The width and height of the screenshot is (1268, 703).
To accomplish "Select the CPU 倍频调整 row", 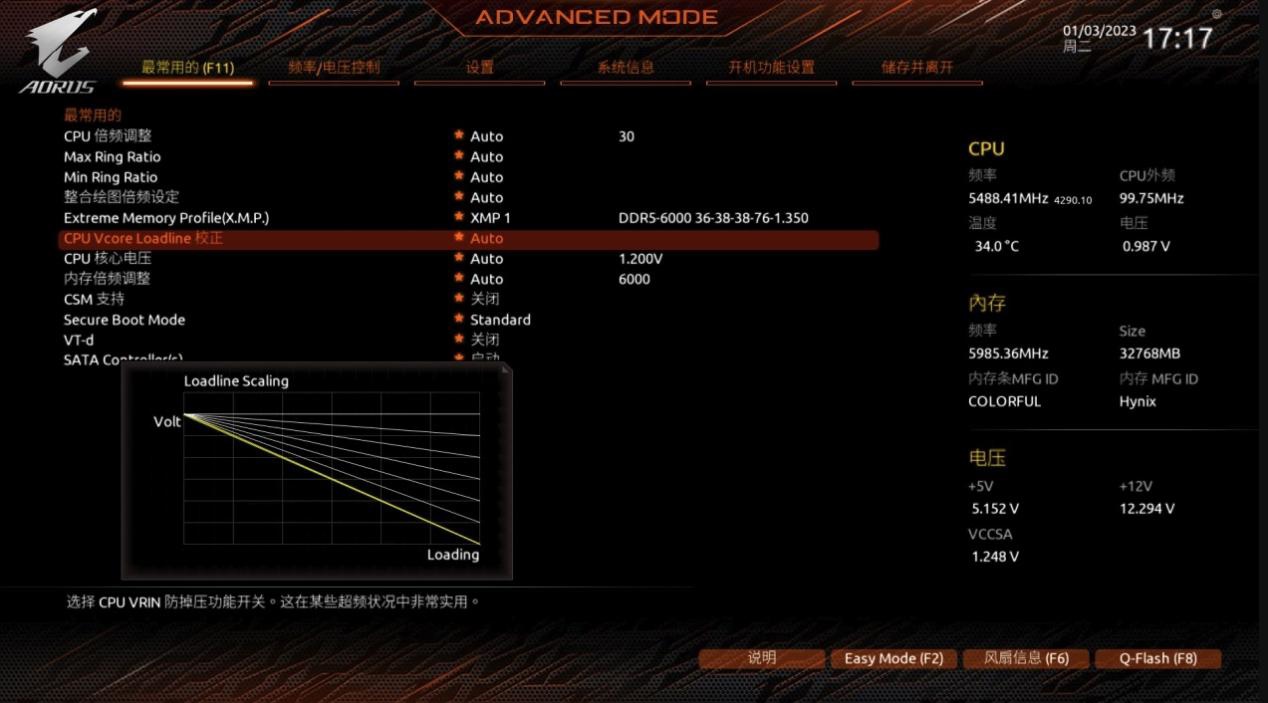I will click(x=108, y=136).
